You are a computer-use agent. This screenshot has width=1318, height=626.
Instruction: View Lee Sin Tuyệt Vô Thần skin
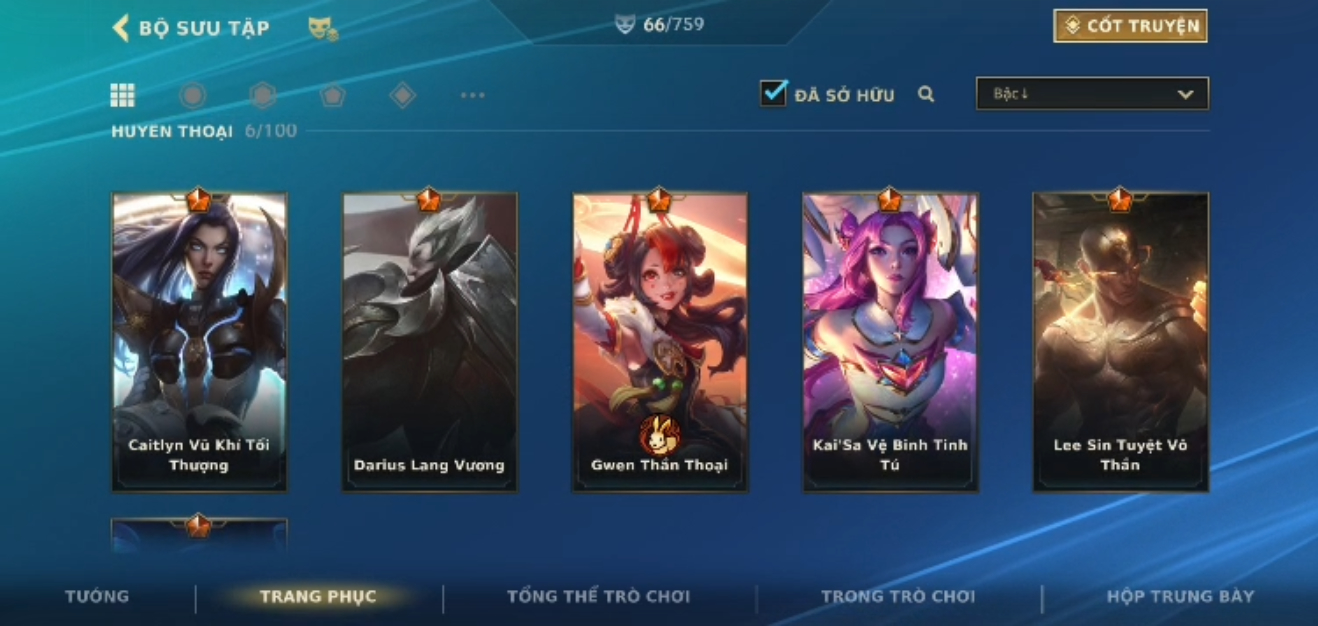pos(1120,341)
